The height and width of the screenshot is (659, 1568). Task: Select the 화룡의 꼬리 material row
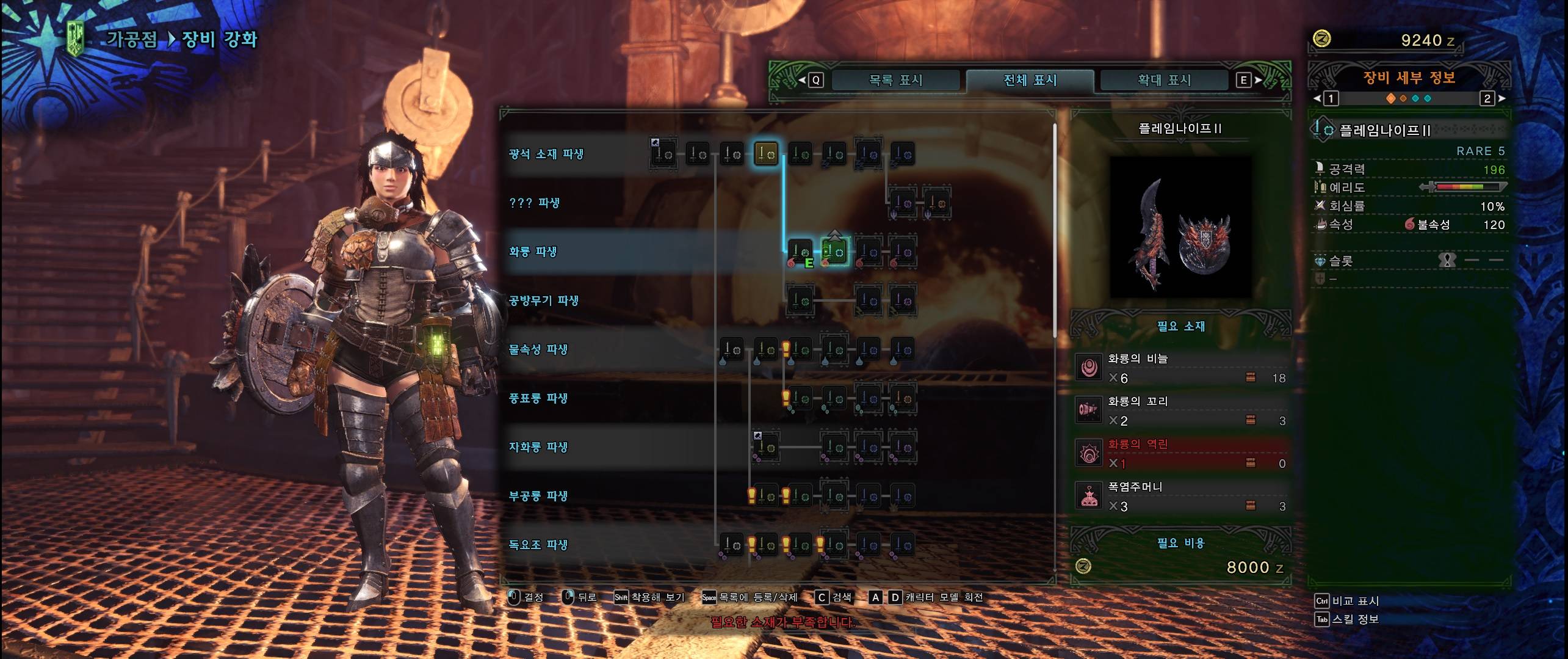pos(1180,411)
